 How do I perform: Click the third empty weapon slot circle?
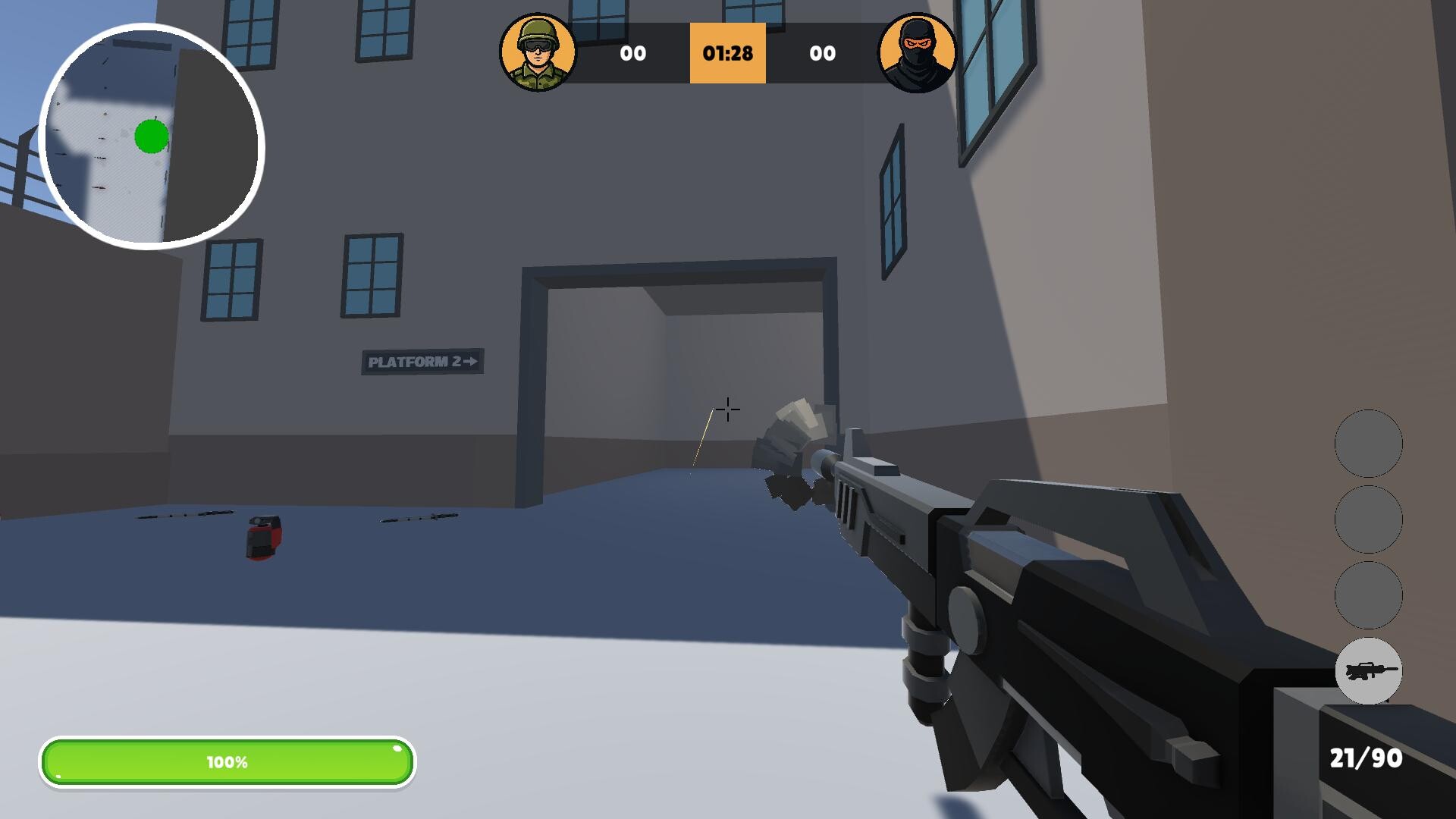click(1369, 595)
